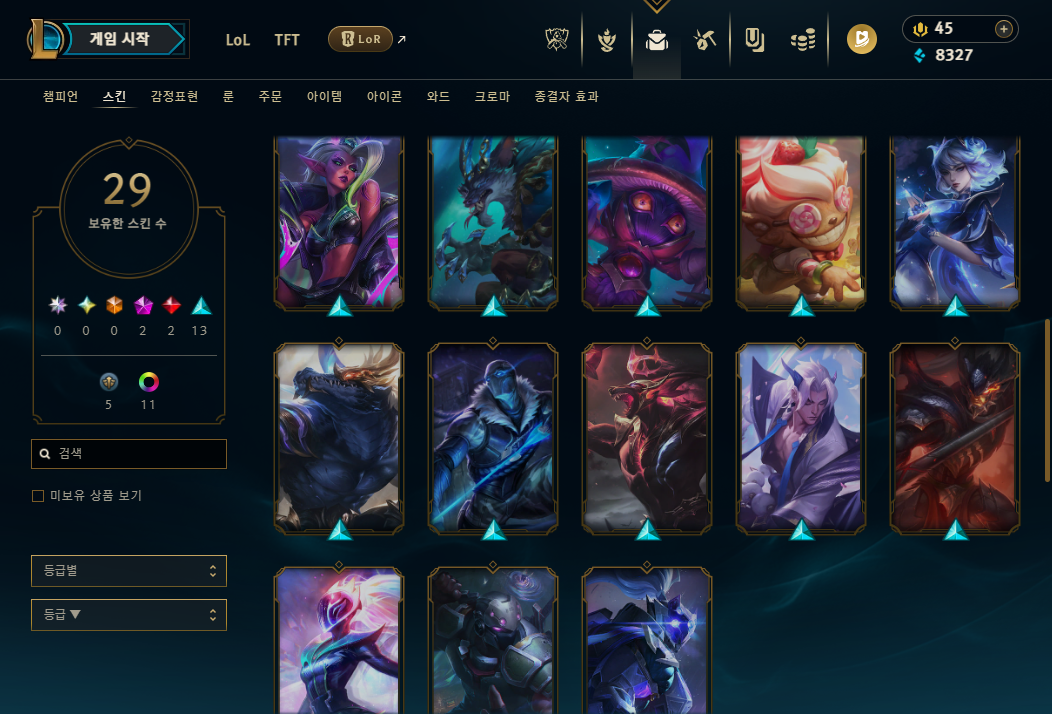Open the 챔피언 collection tab

60,97
